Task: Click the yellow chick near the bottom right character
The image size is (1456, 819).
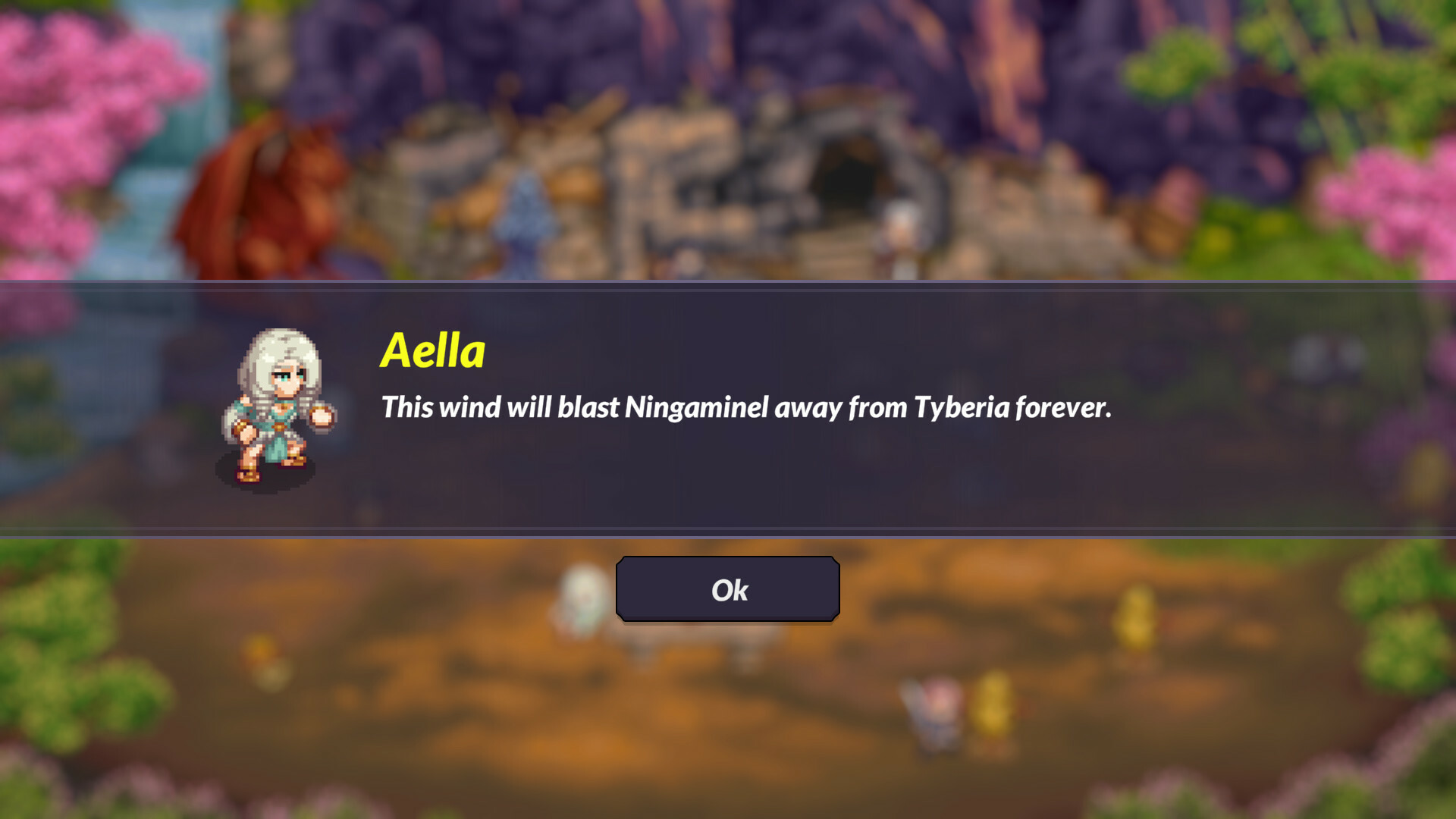Action: pyautogui.click(x=993, y=701)
